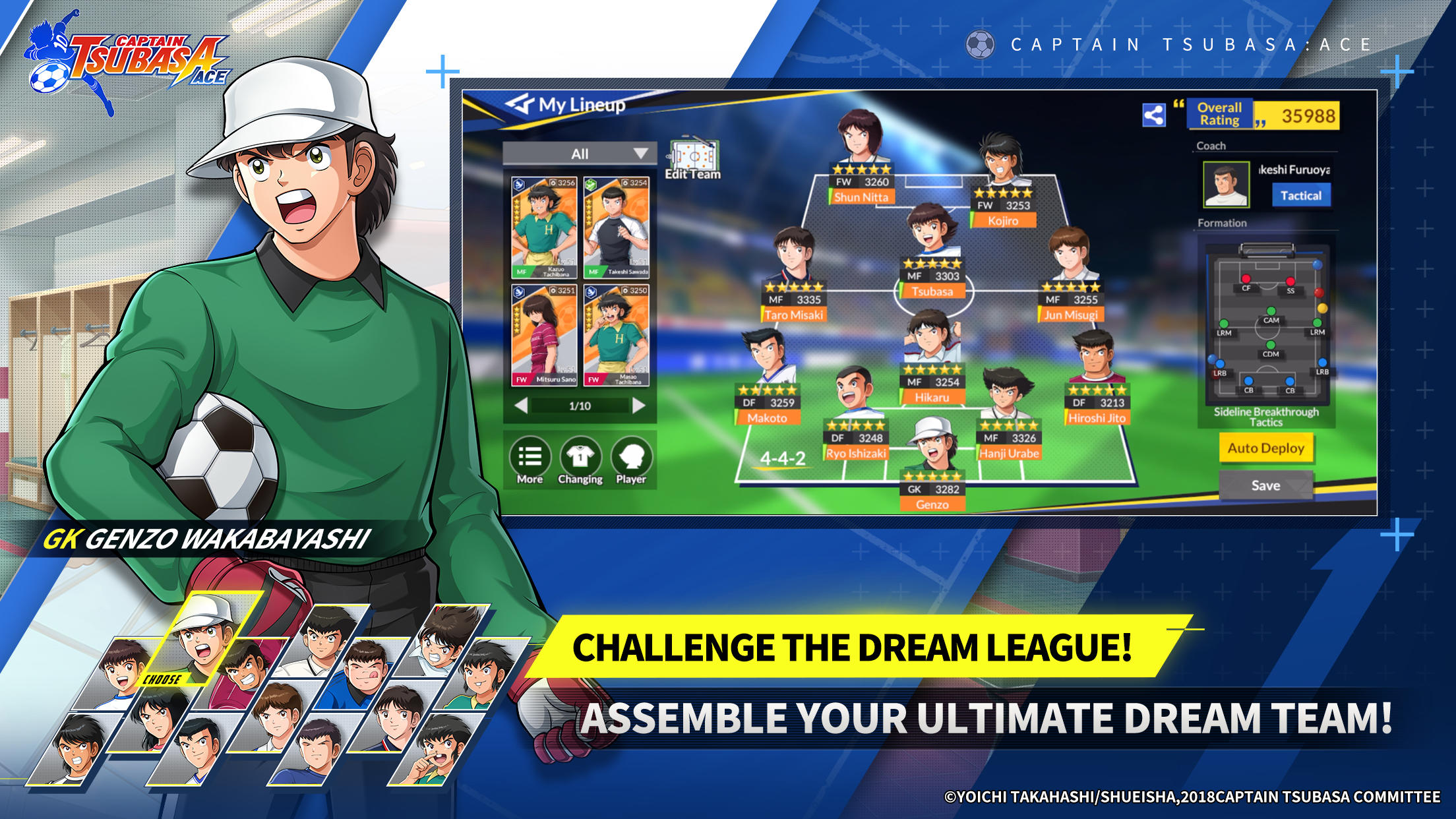Toggle the CAM position marker on formation
The height and width of the screenshot is (819, 1456).
coord(1271,311)
